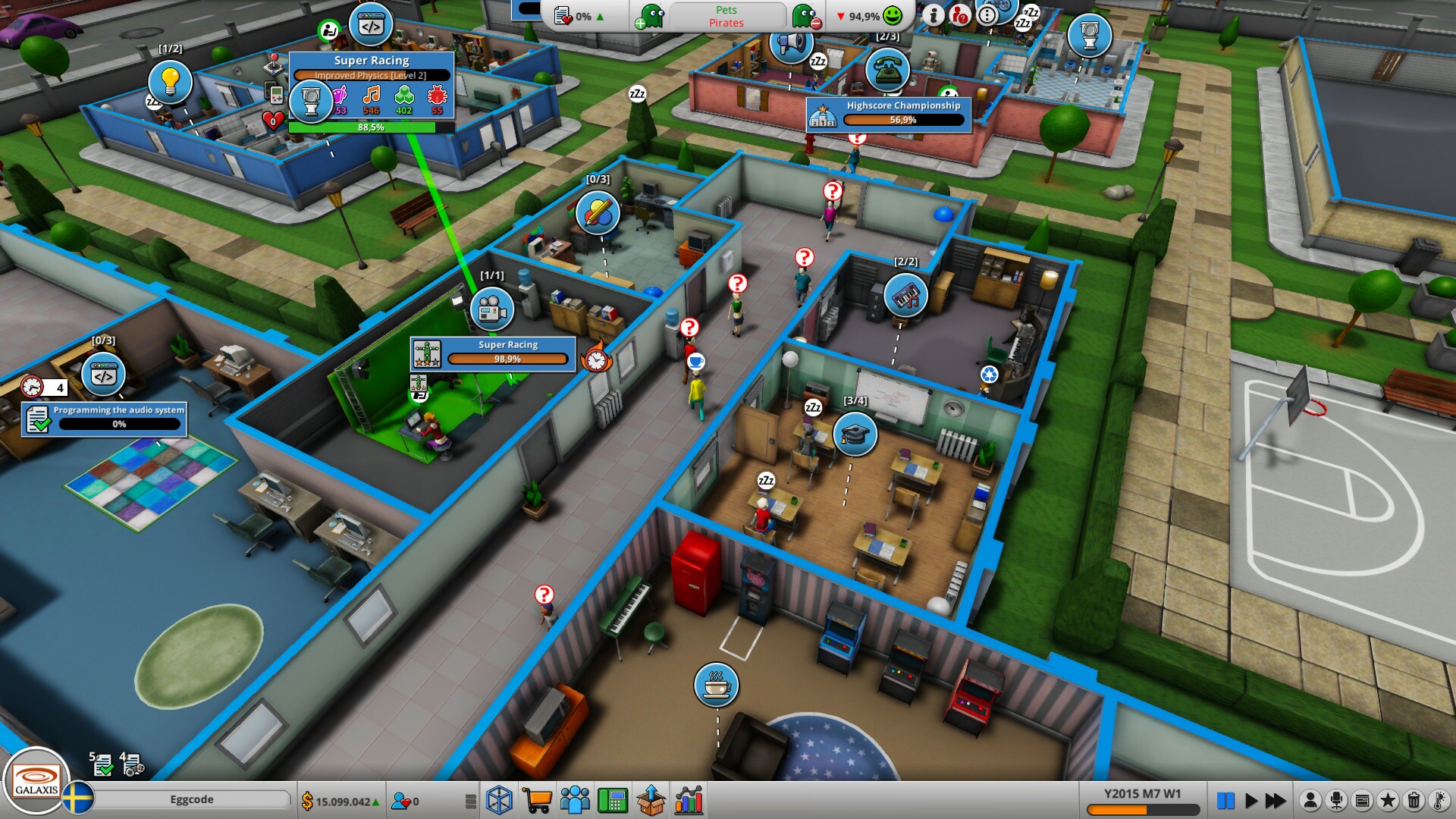This screenshot has width=1456, height=819.
Task: Open the hamburger menu beside the toolbar
Action: click(472, 800)
